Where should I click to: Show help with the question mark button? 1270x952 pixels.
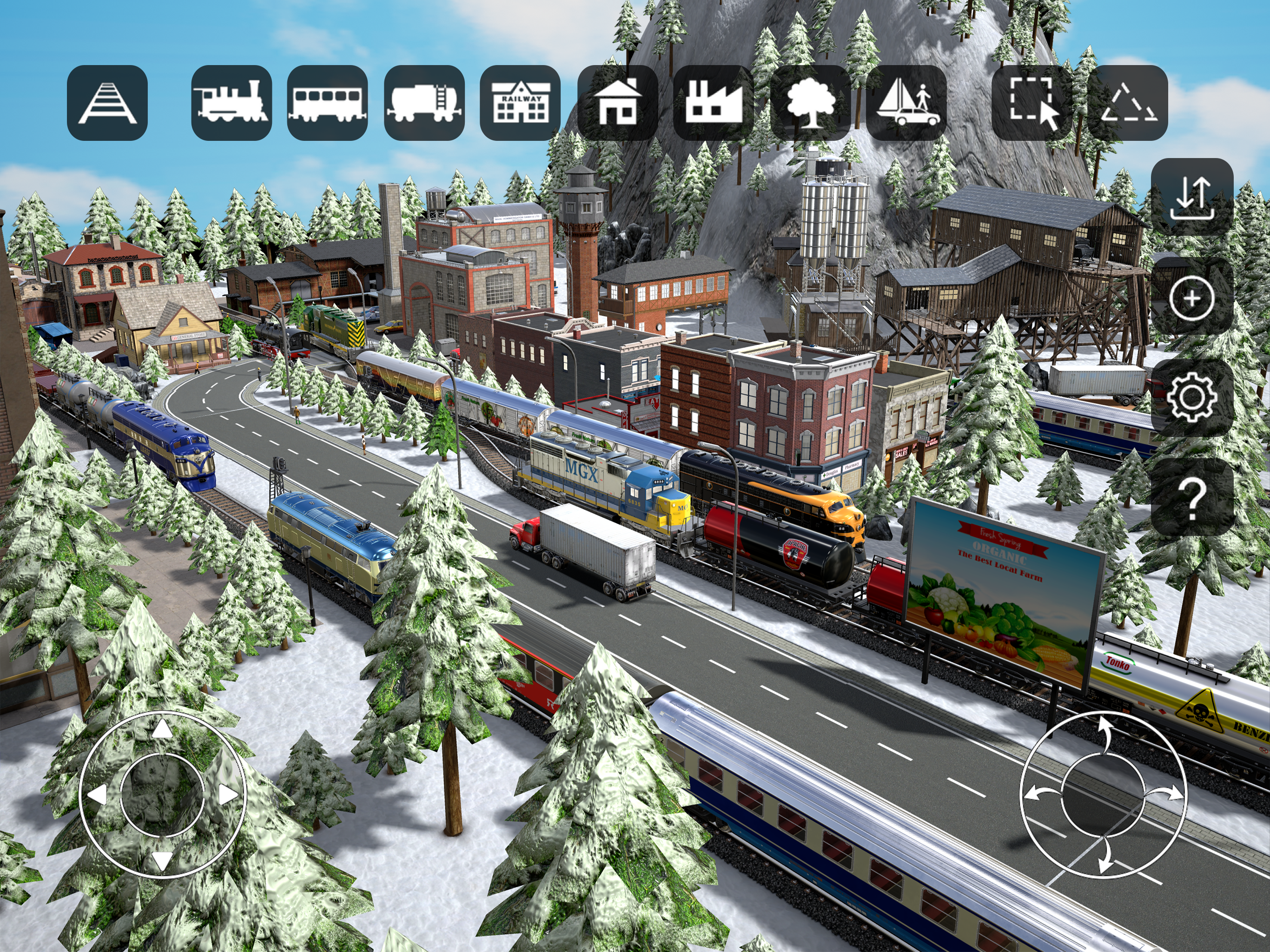[x=1192, y=497]
